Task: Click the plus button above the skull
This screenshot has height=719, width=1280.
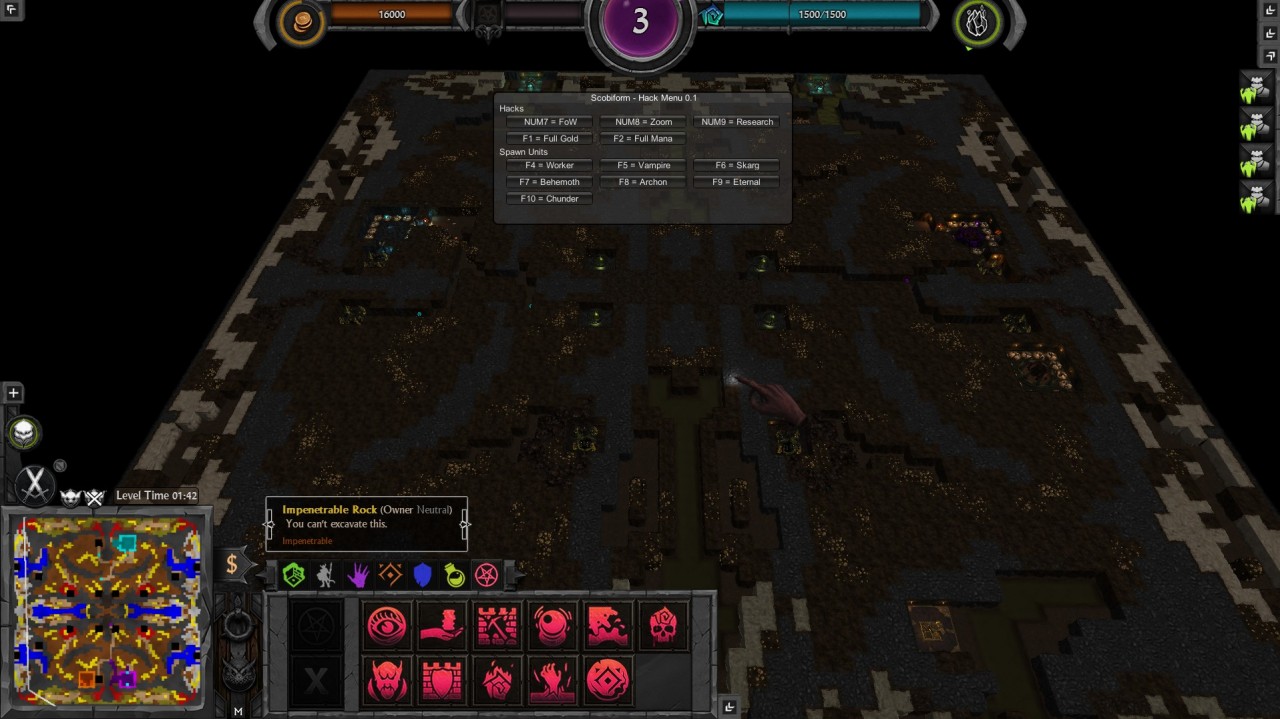Action: pos(13,393)
